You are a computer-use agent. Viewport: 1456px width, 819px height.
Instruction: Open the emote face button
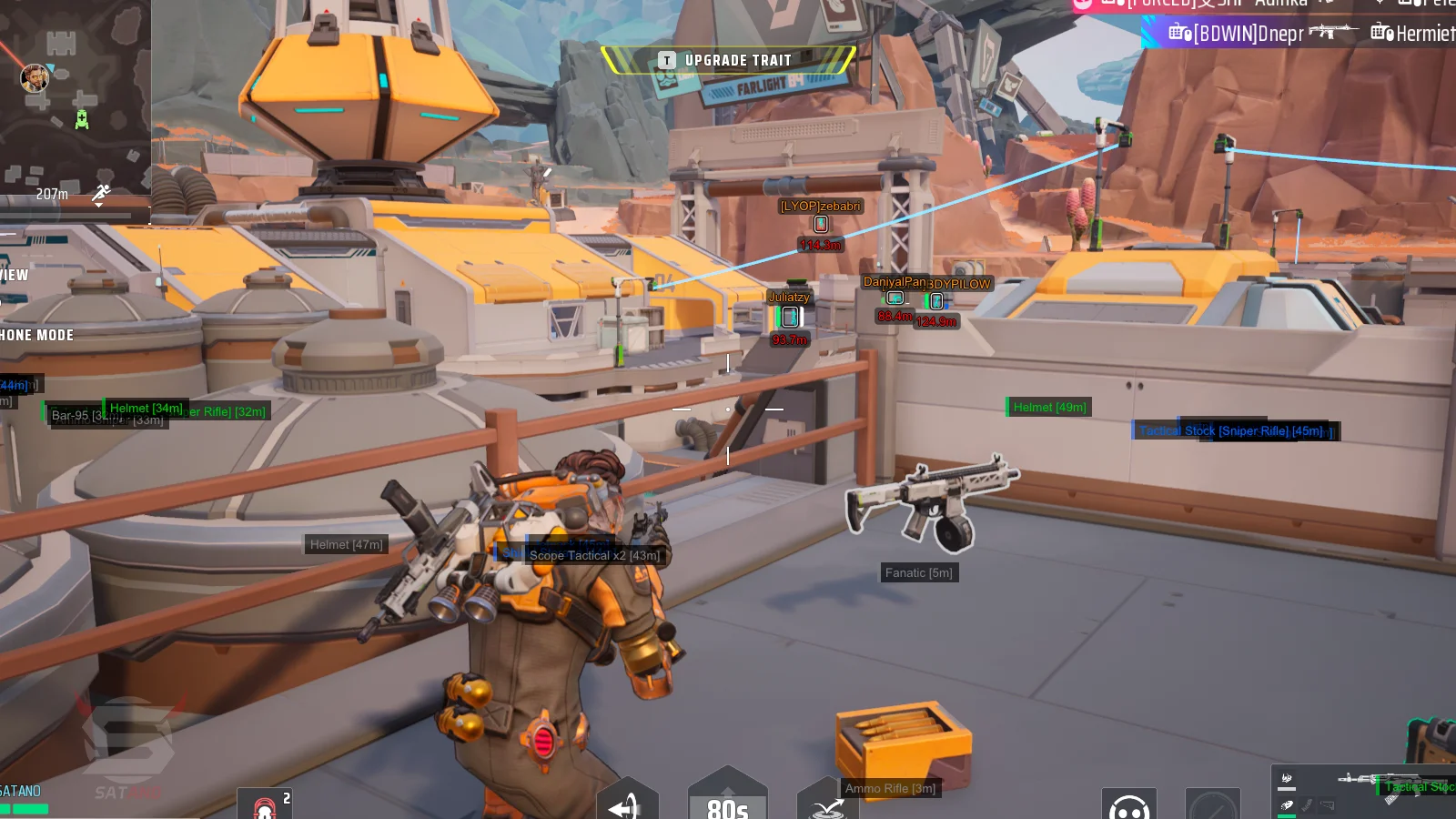[1129, 804]
